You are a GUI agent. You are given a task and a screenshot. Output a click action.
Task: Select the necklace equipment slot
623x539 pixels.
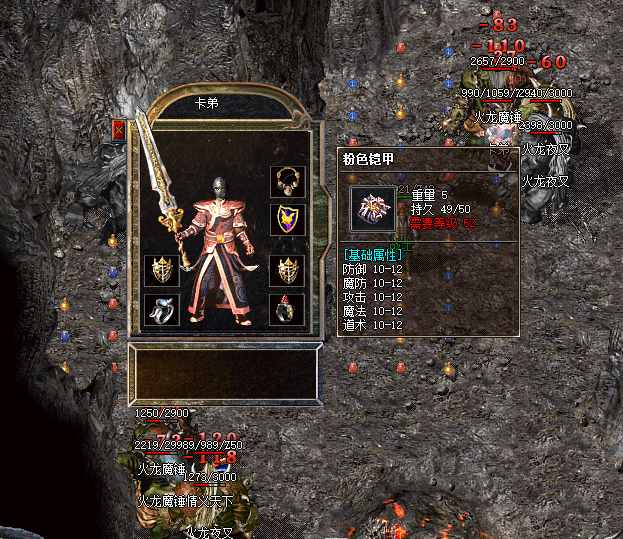click(287, 181)
